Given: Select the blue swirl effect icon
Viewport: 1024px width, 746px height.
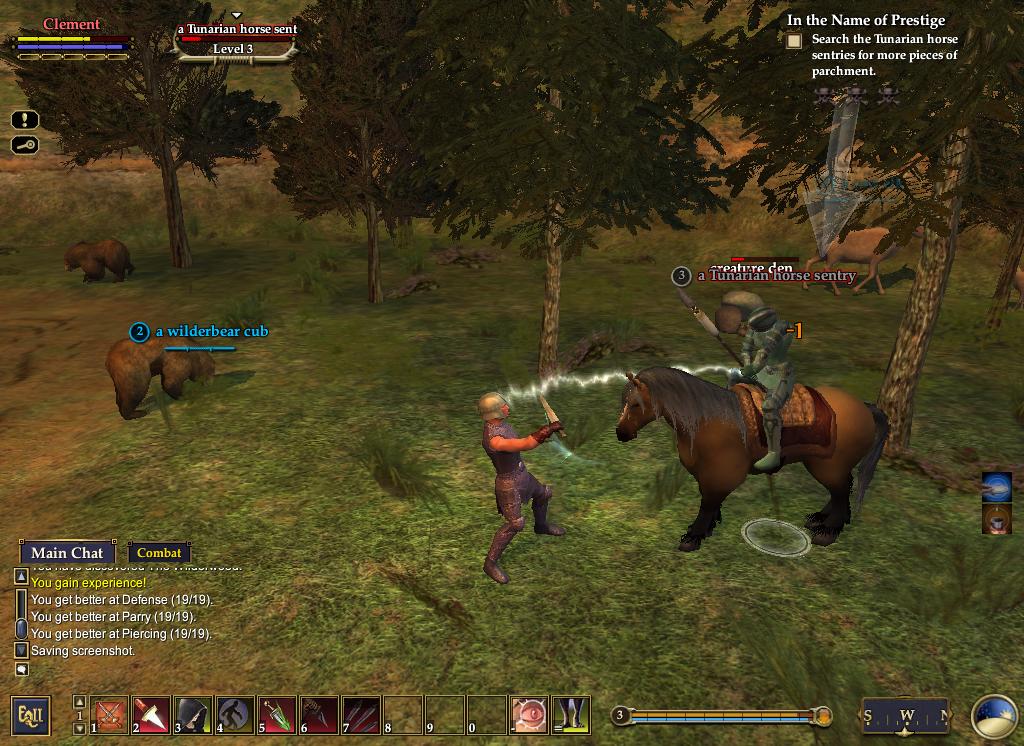Looking at the screenshot, I should (997, 487).
